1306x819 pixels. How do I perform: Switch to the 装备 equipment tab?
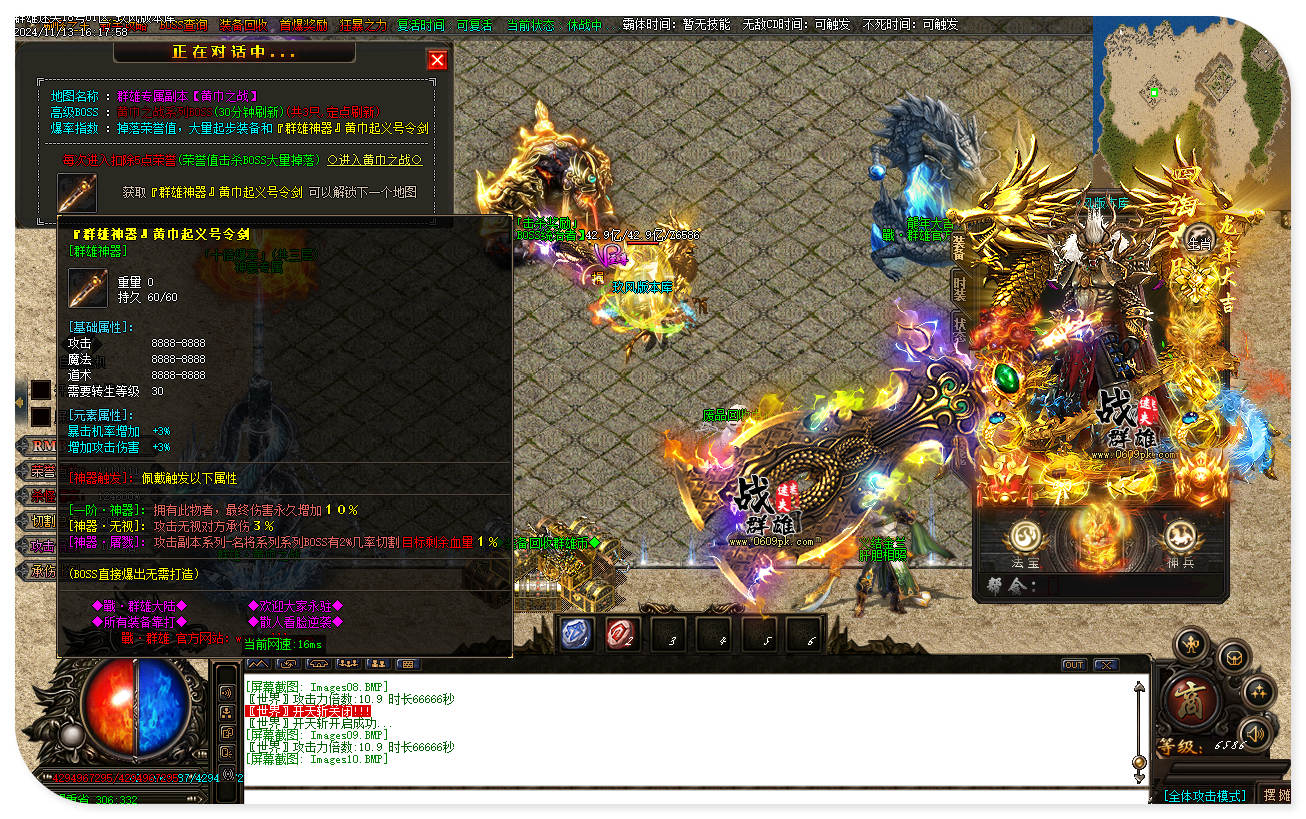[x=958, y=248]
